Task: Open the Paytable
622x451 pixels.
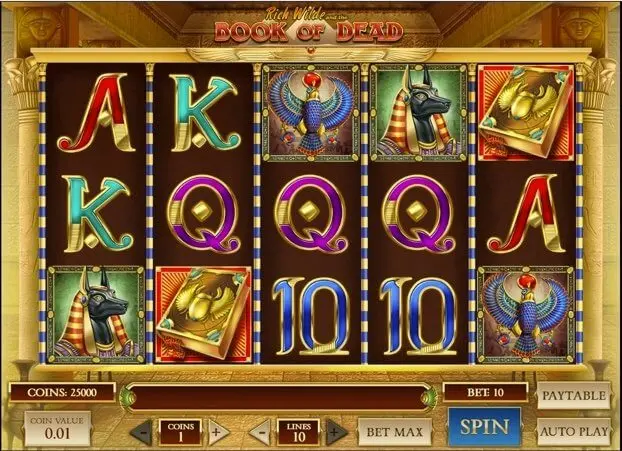Action: coord(574,395)
